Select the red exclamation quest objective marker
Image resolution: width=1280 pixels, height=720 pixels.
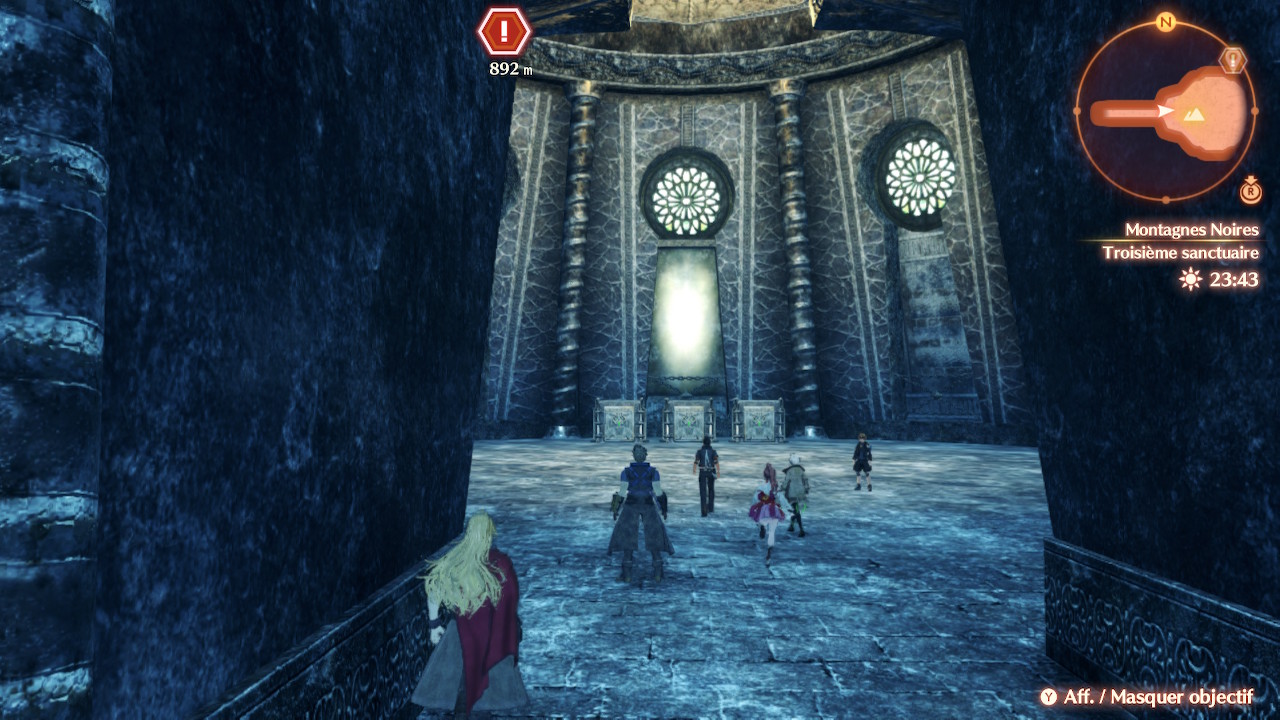(x=504, y=32)
